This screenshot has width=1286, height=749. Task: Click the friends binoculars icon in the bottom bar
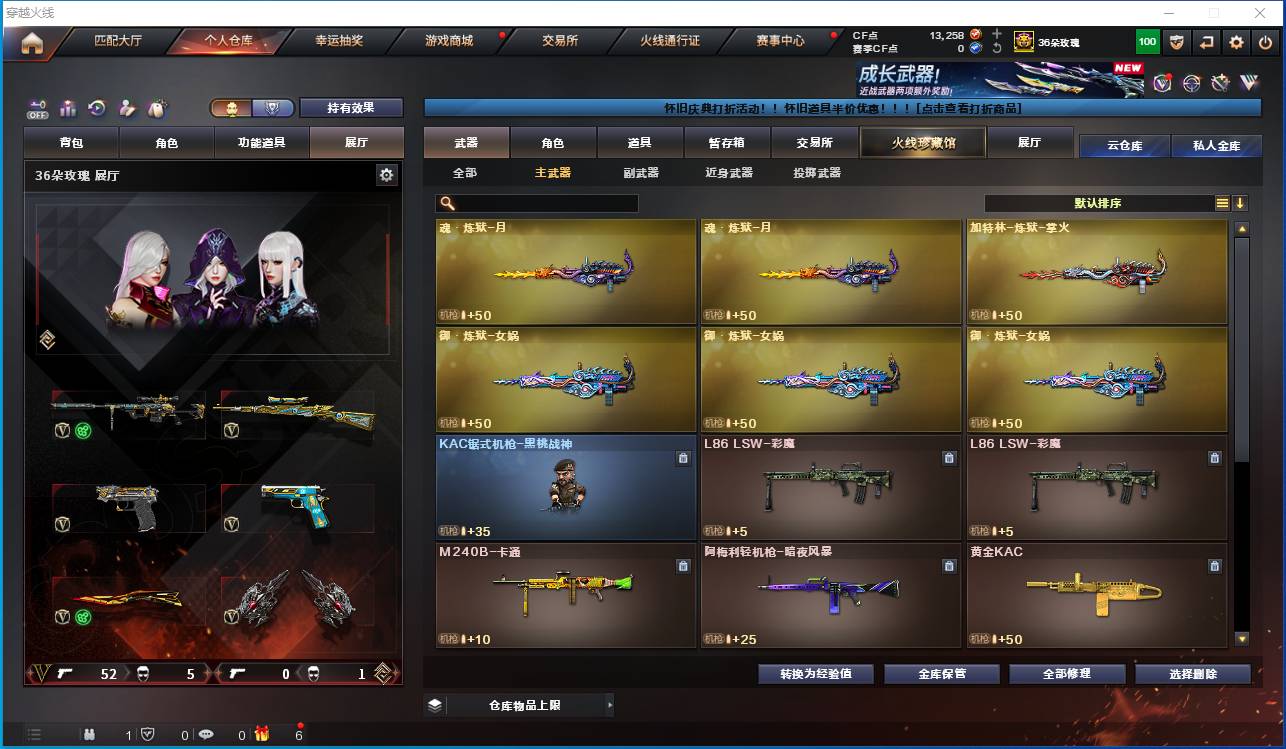click(90, 733)
